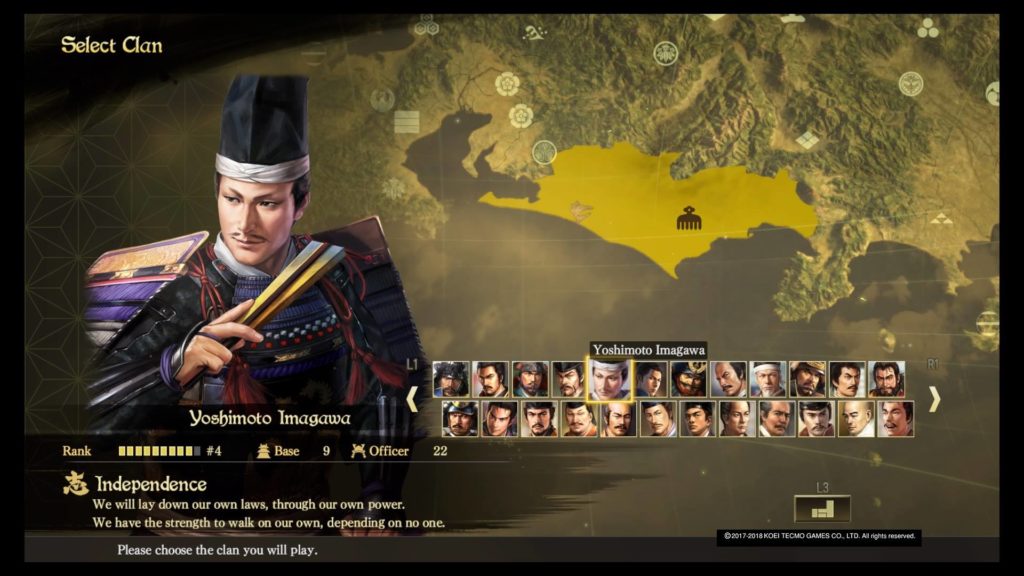Select the white-haired elder with headband portrait
Viewport: 1024px width, 576px height.
pos(768,380)
